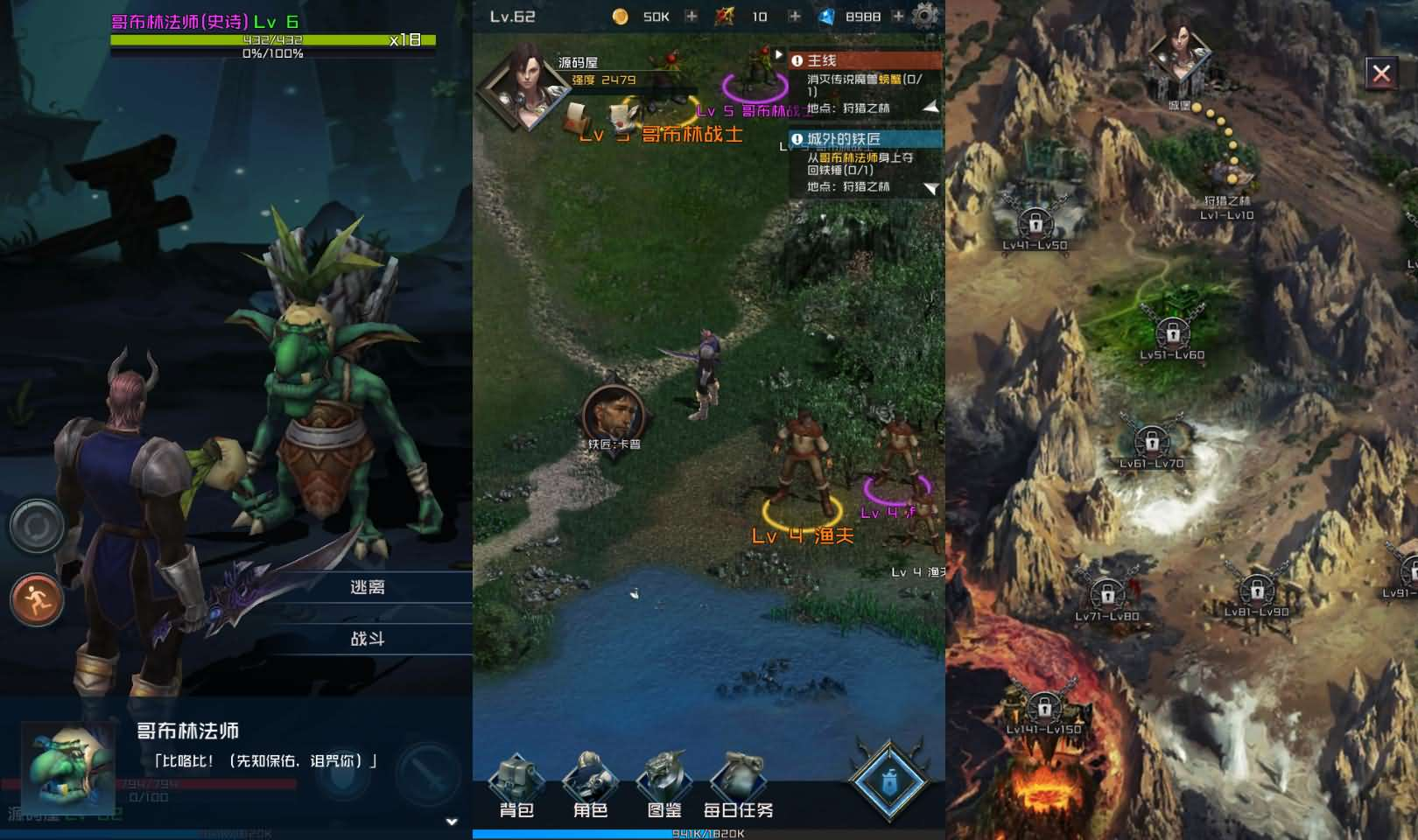This screenshot has width=1418, height=840.
Task: Tap the blue diamond shield button
Action: tap(889, 780)
